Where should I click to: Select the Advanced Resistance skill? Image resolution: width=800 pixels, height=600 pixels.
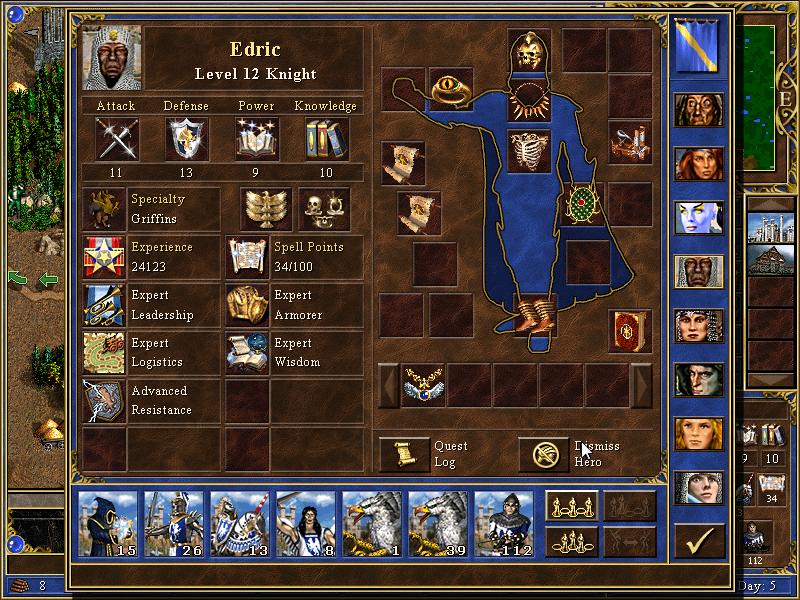click(x=104, y=401)
